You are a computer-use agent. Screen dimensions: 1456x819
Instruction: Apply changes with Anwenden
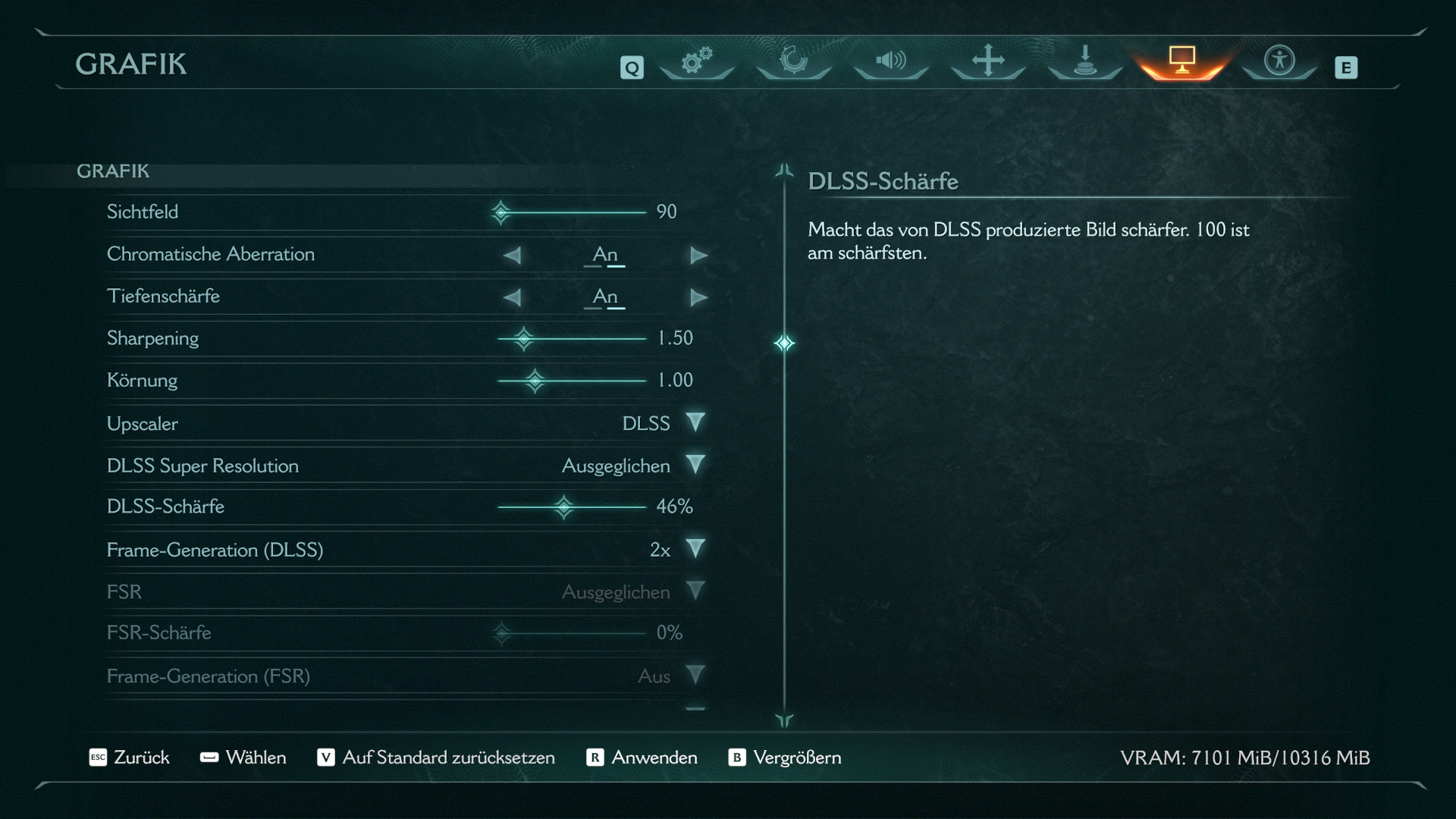tap(642, 758)
